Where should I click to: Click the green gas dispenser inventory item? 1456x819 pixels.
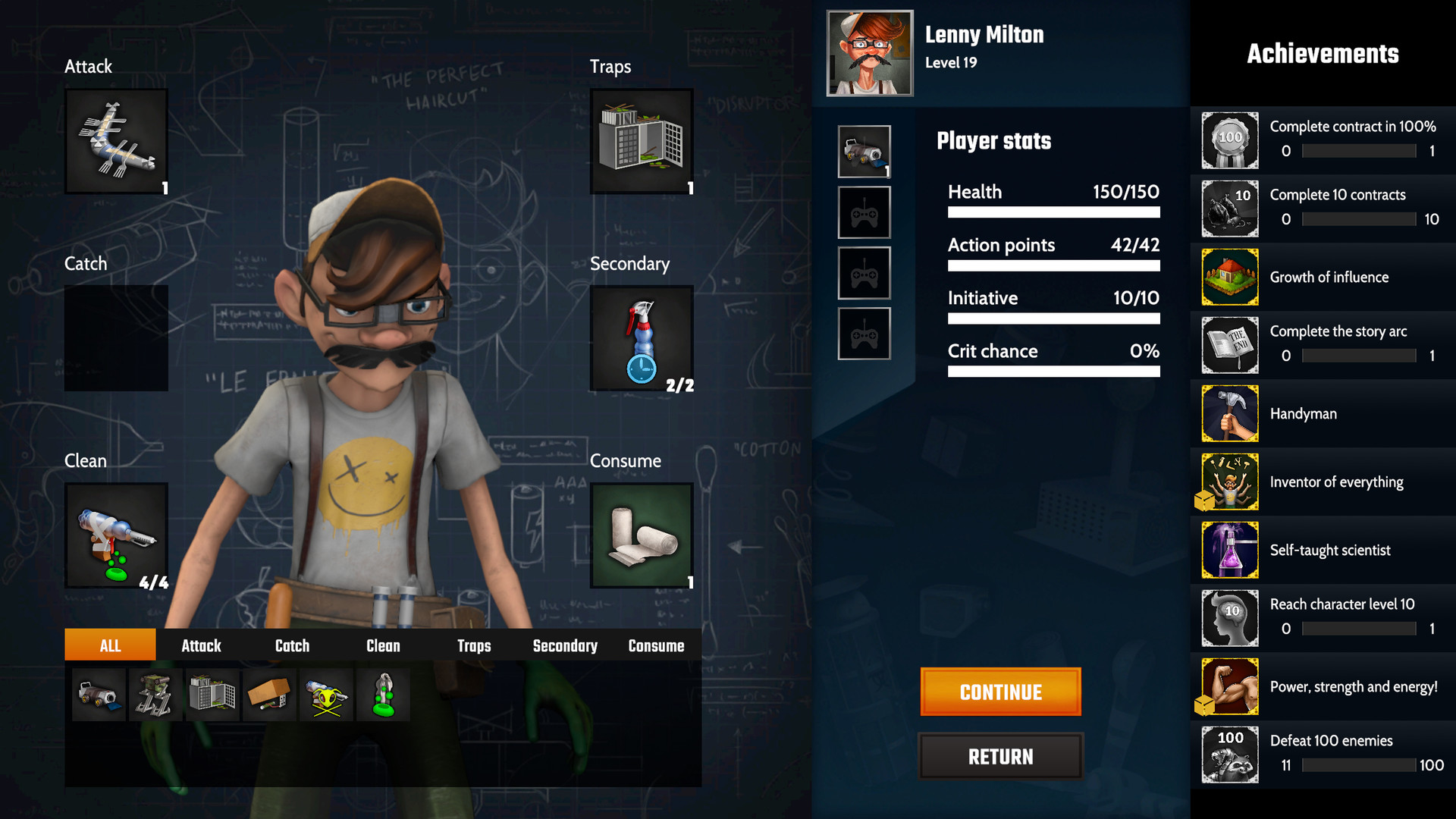tap(383, 694)
